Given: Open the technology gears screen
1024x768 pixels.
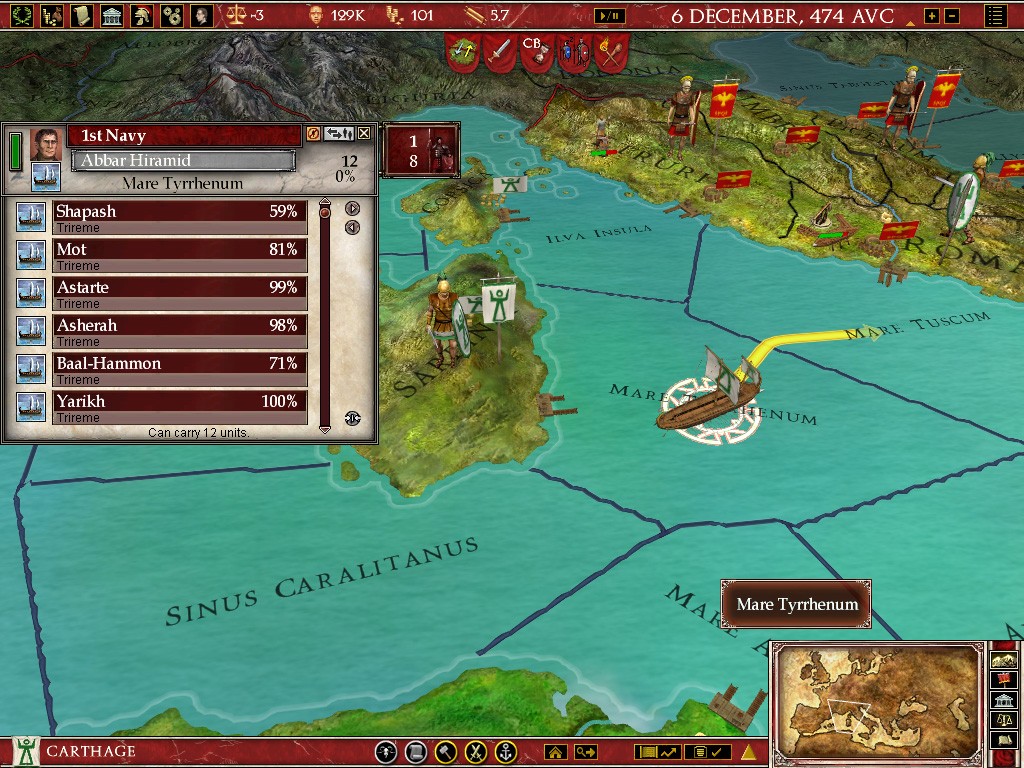Looking at the screenshot, I should [172, 15].
